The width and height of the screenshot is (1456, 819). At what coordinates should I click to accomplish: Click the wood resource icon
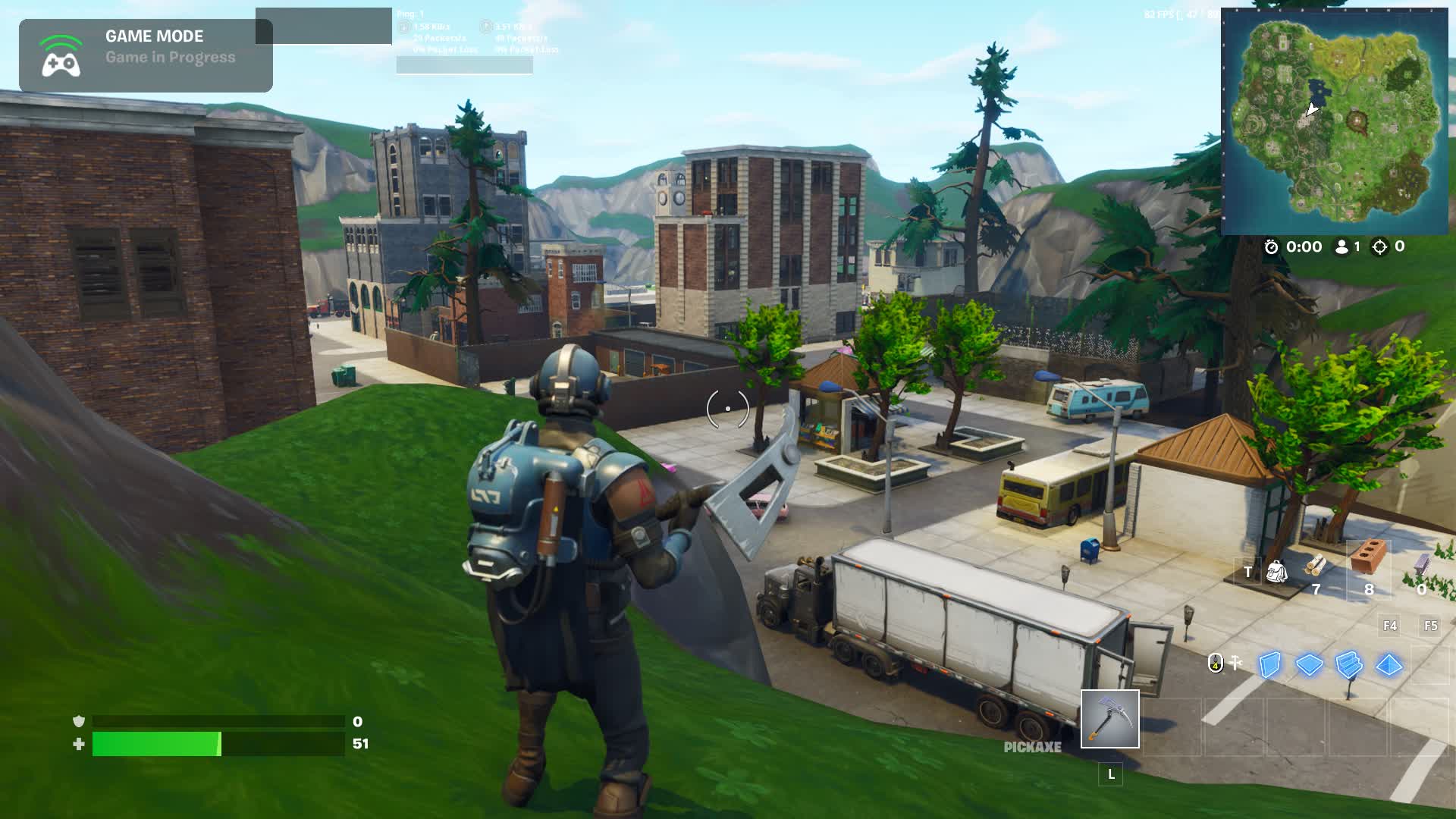[1316, 567]
